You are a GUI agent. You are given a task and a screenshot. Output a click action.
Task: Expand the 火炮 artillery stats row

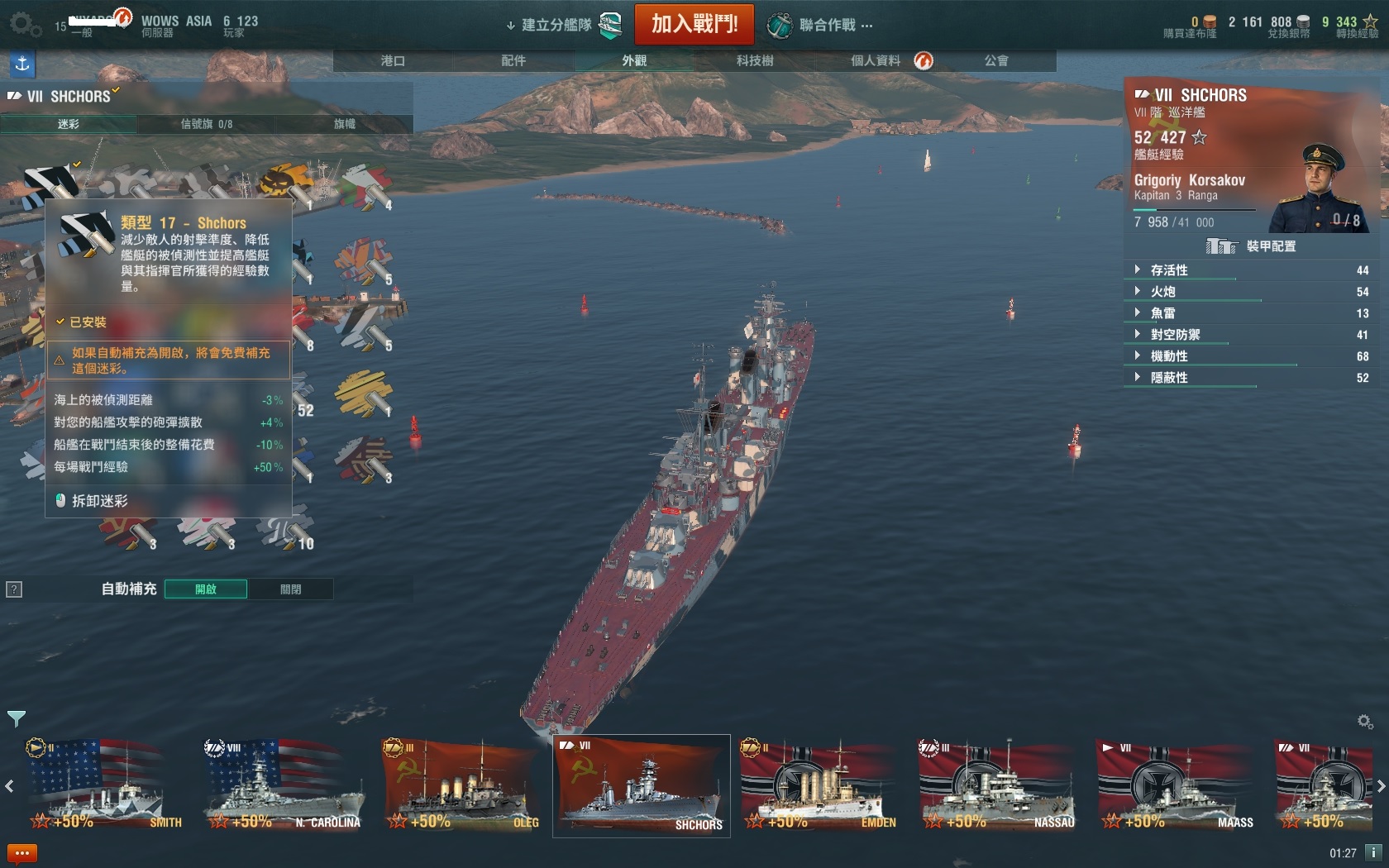click(1162, 292)
